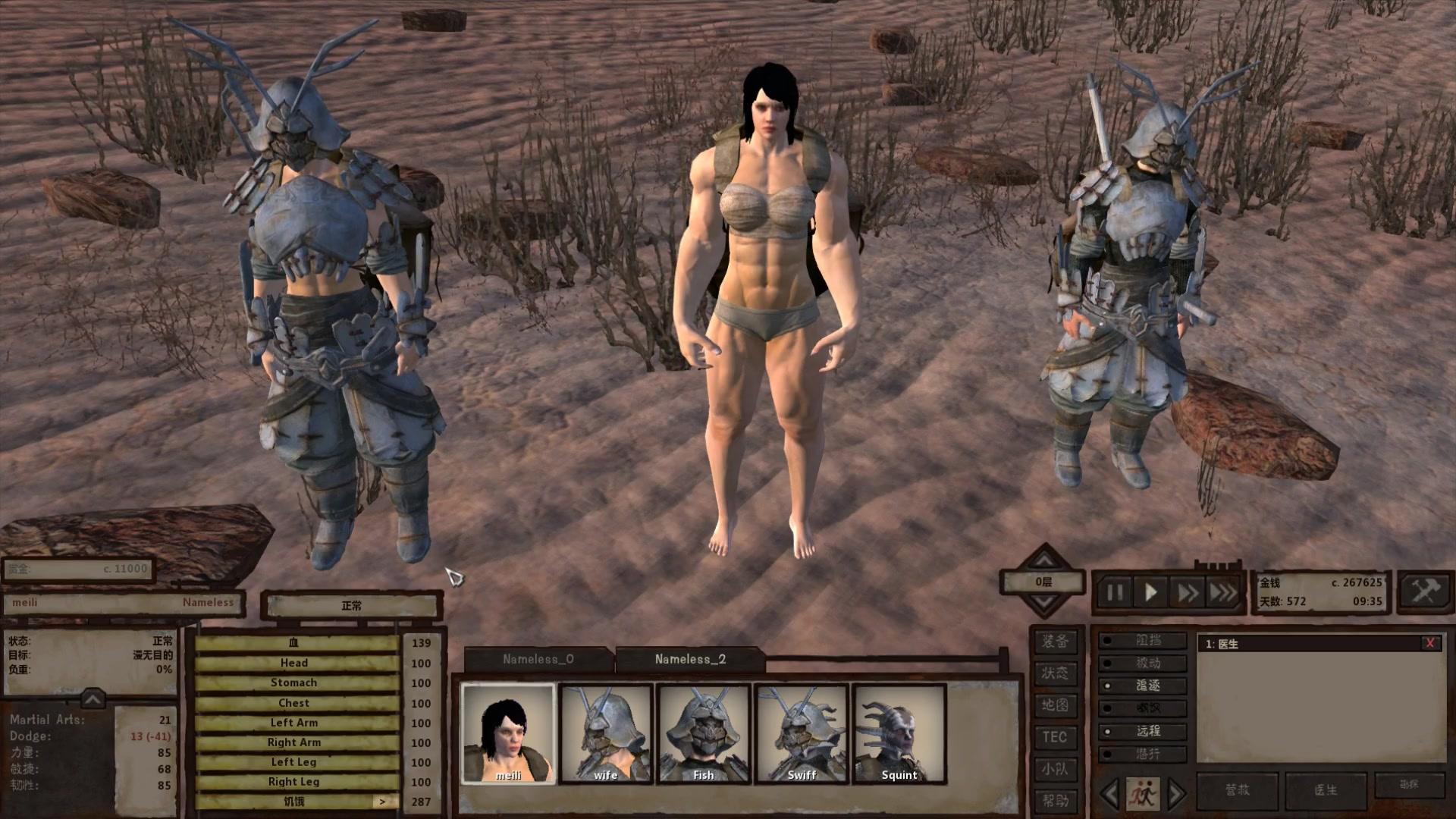The height and width of the screenshot is (819, 1456).
Task: Choose the Fish squad member portrait
Action: [704, 733]
